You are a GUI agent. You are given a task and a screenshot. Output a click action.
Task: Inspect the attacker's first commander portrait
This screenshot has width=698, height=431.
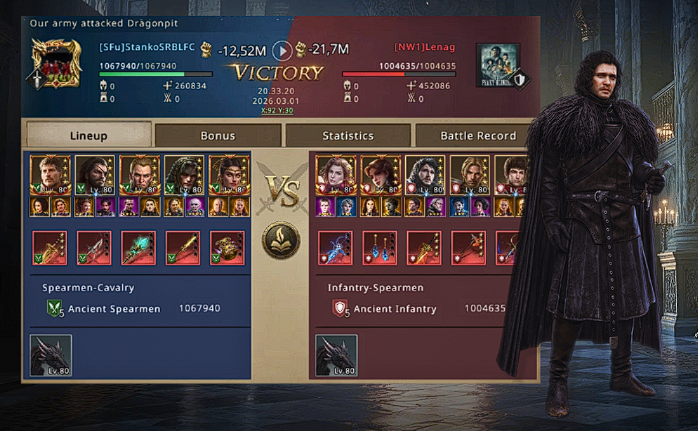pyautogui.click(x=49, y=174)
